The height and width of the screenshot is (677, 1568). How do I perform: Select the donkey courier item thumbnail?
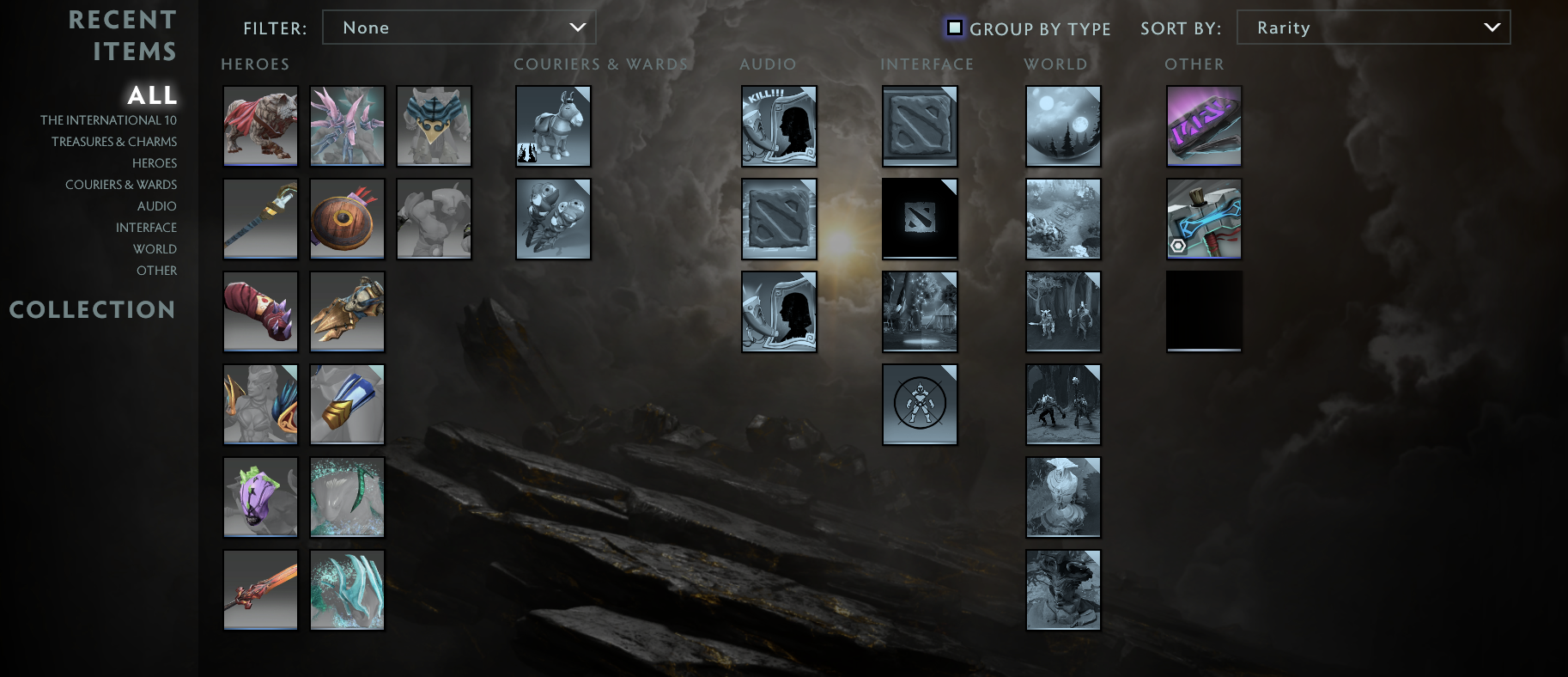pos(553,125)
